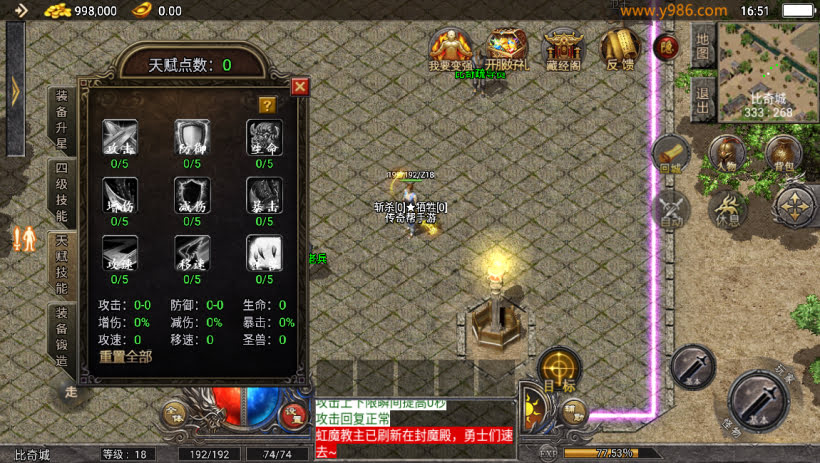Select the 攻击 attack talent icon
The image size is (820, 463).
[x=120, y=138]
